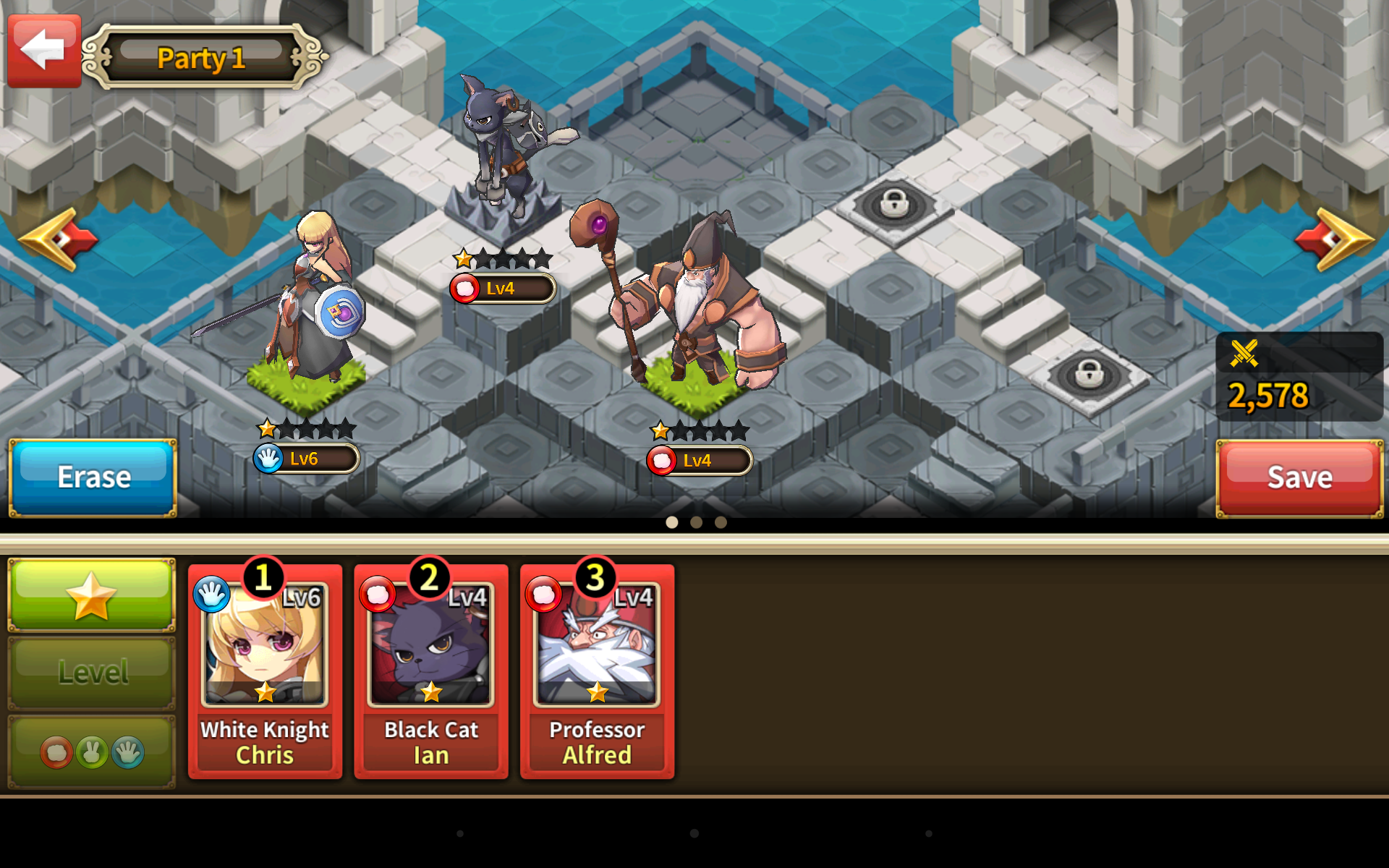
Task: Select the White Knight Chris card
Action: coord(265,671)
